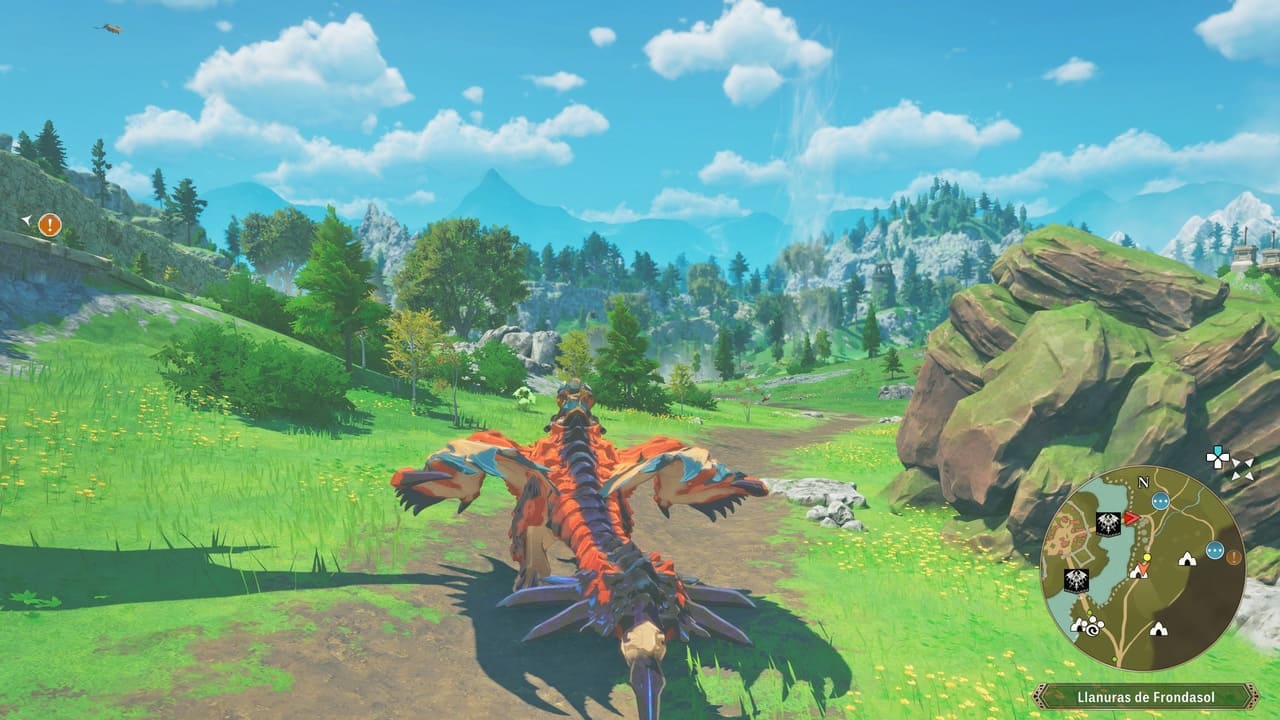Select the black crest marker beside the red arrow

[1108, 523]
